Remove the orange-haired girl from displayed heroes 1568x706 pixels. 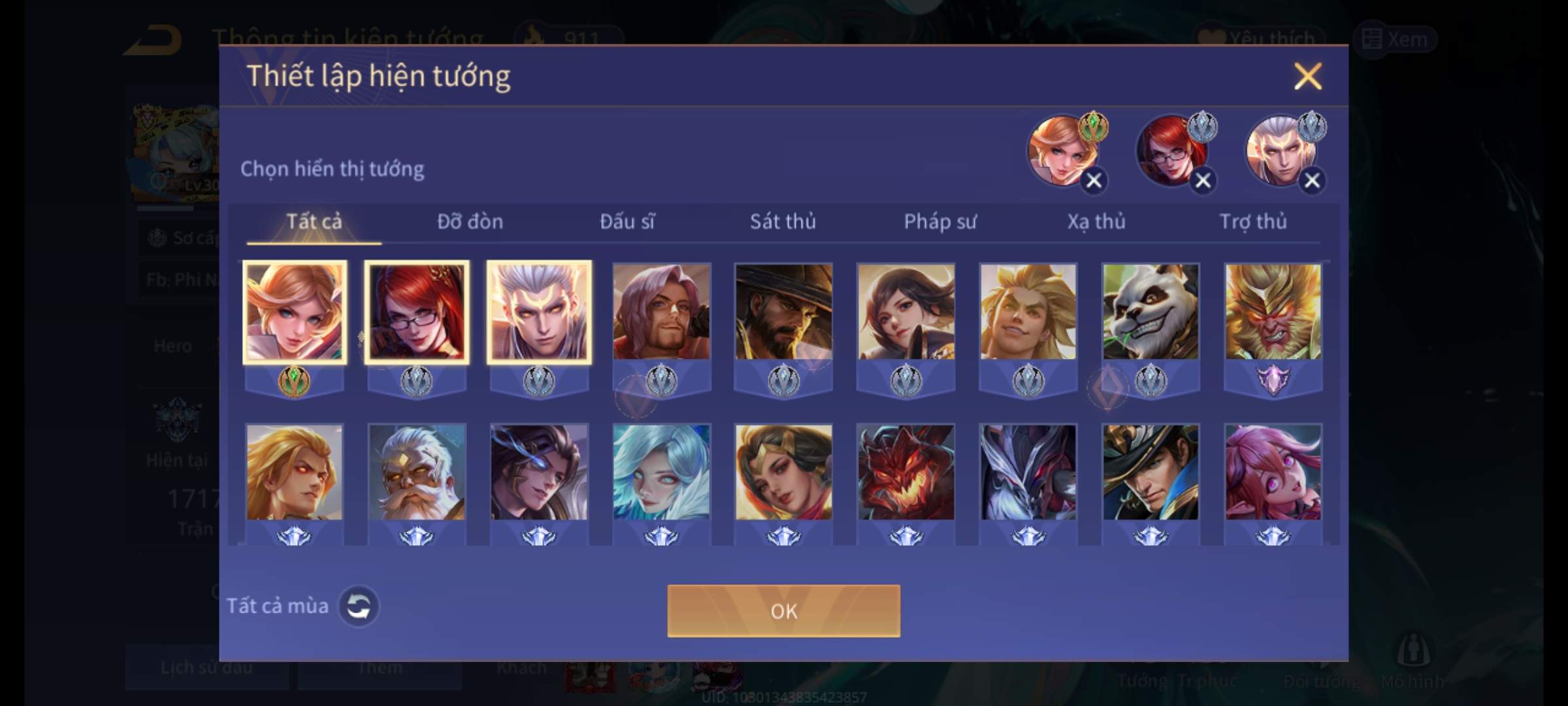pos(1094,181)
